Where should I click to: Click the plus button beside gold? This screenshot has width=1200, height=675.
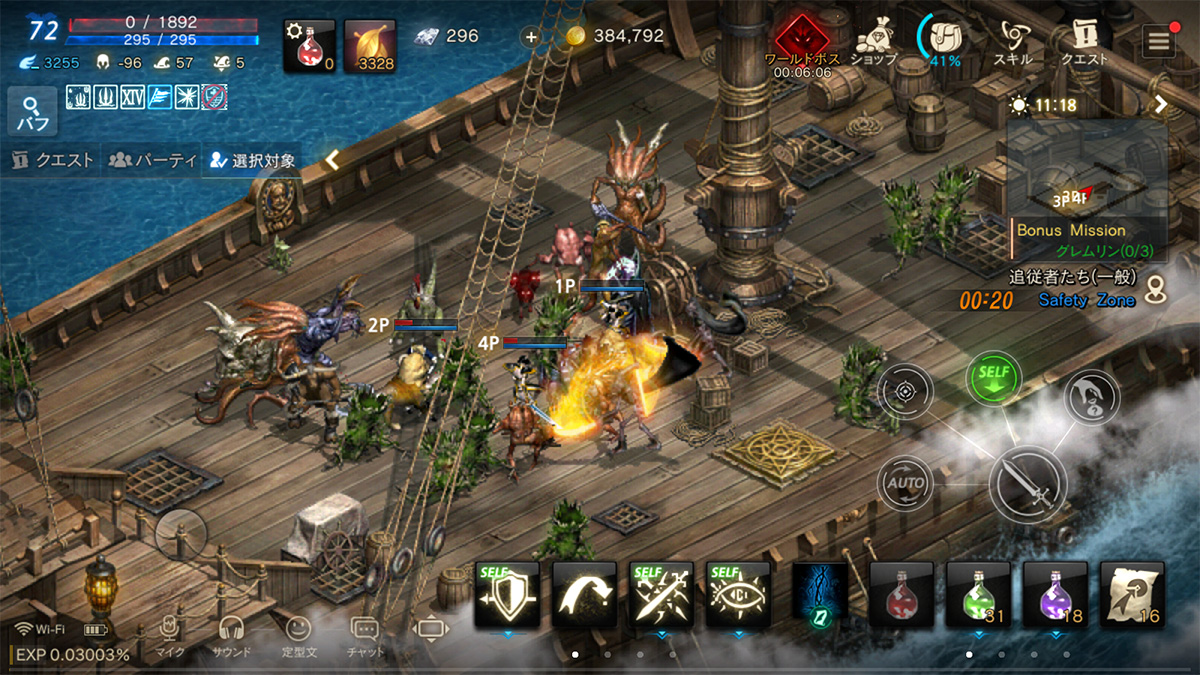tap(531, 36)
